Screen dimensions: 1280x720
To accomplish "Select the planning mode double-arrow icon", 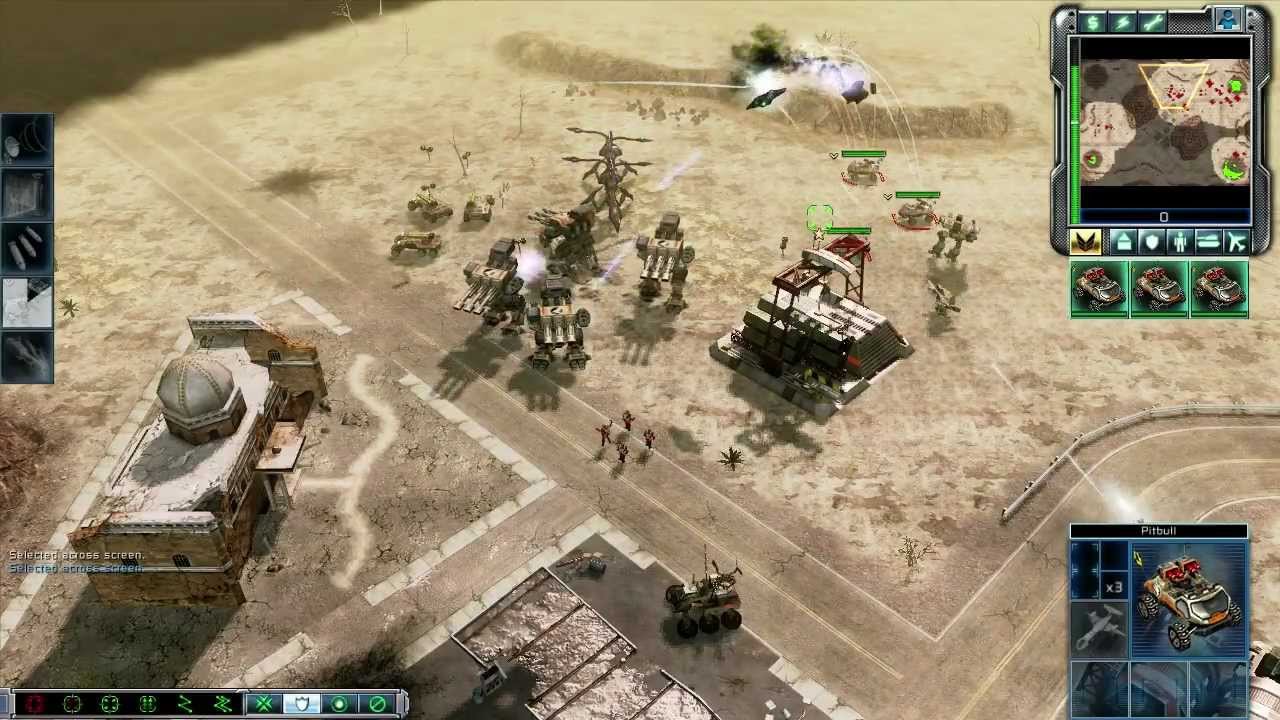I will click(225, 704).
